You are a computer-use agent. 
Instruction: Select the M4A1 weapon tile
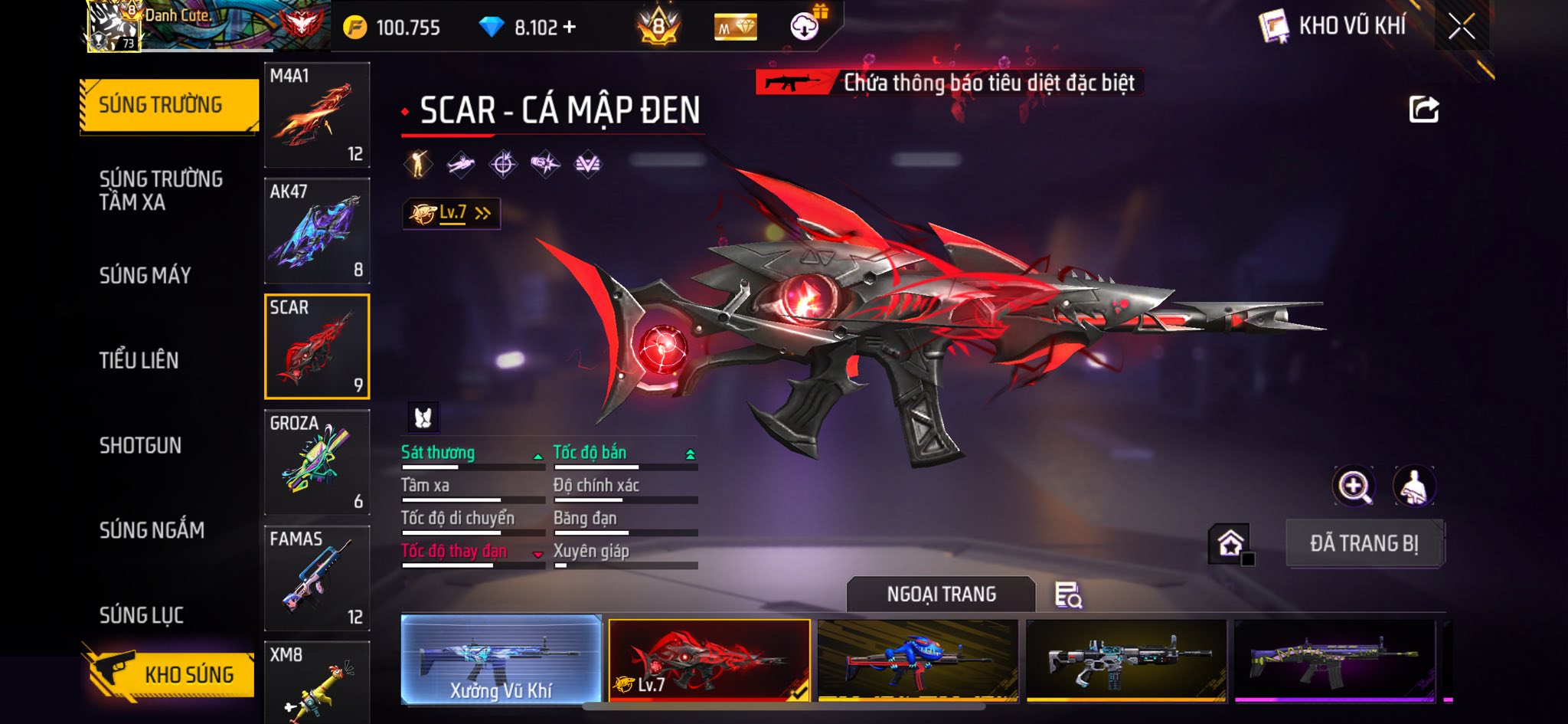pyautogui.click(x=317, y=115)
